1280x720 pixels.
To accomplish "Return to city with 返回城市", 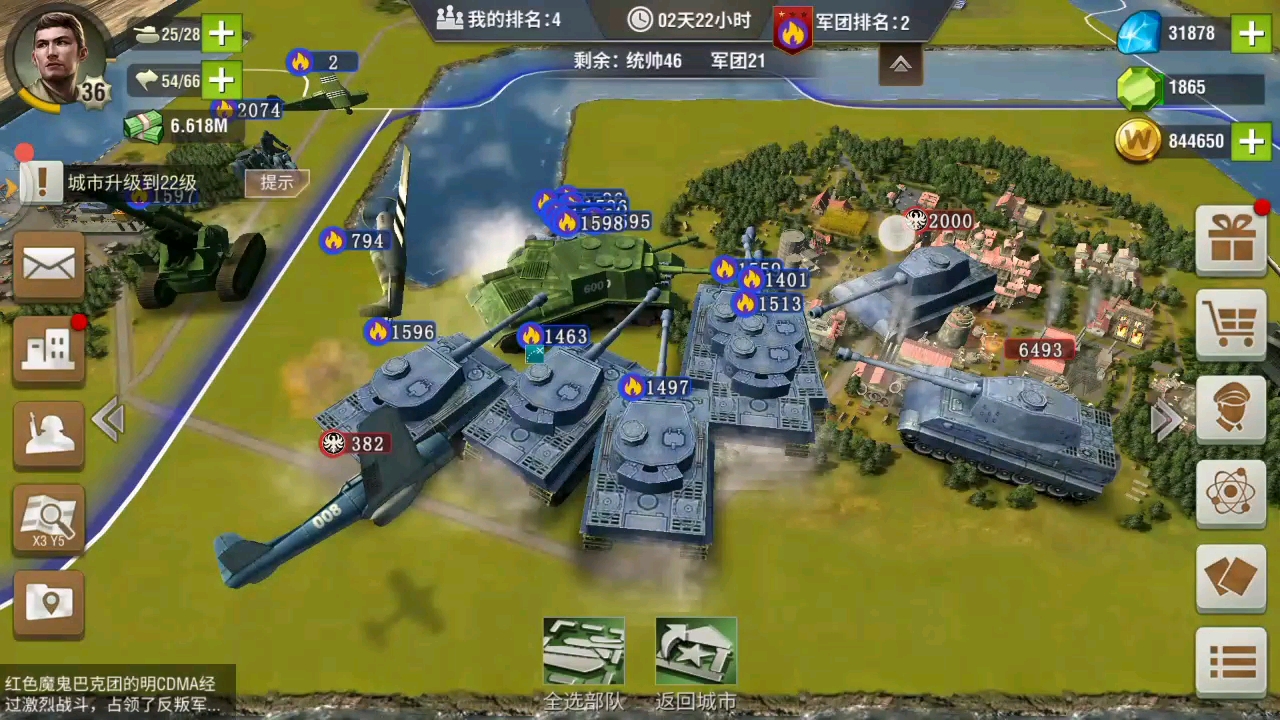I will point(696,662).
